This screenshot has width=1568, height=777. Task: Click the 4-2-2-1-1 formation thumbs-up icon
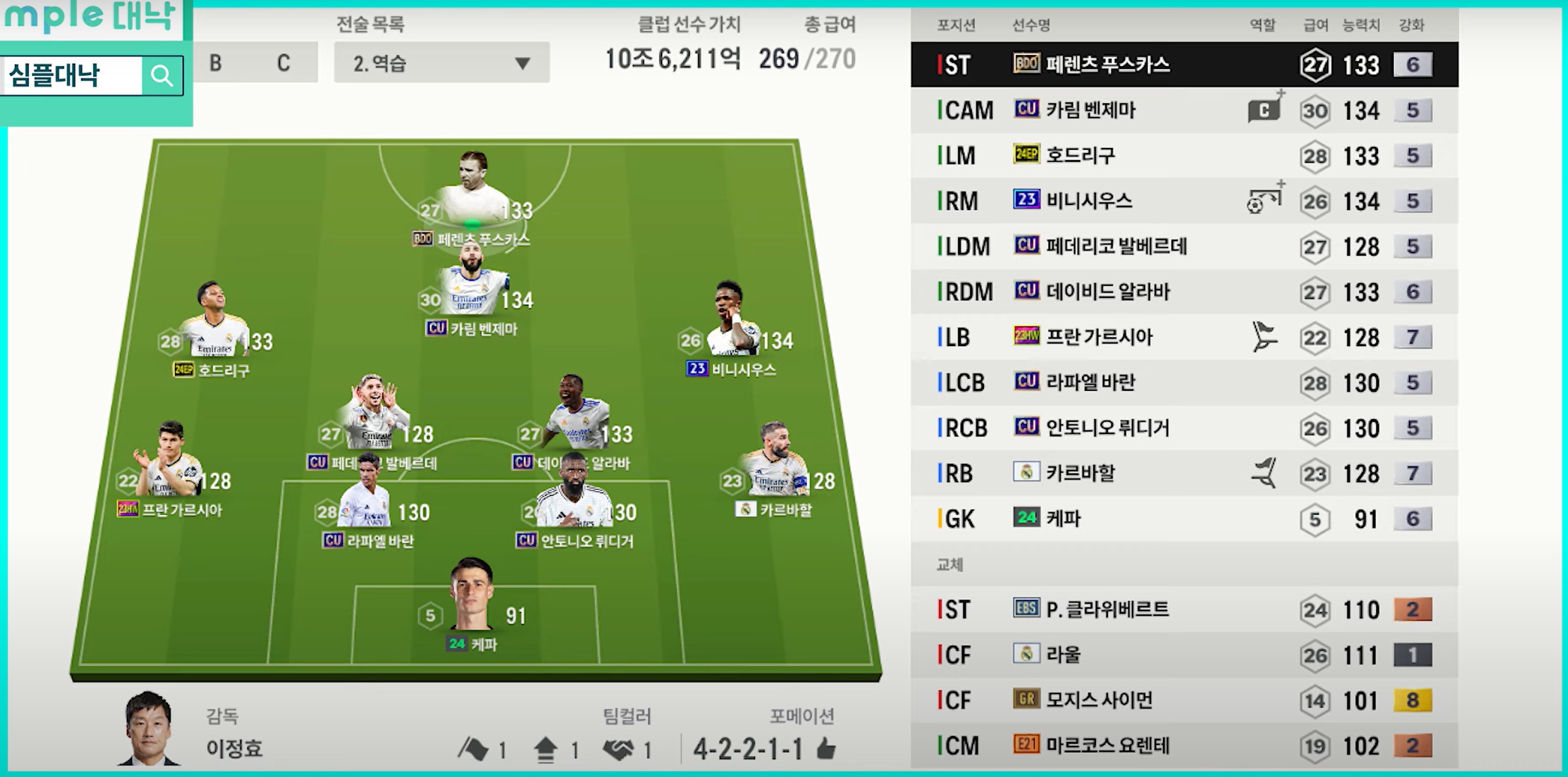826,749
